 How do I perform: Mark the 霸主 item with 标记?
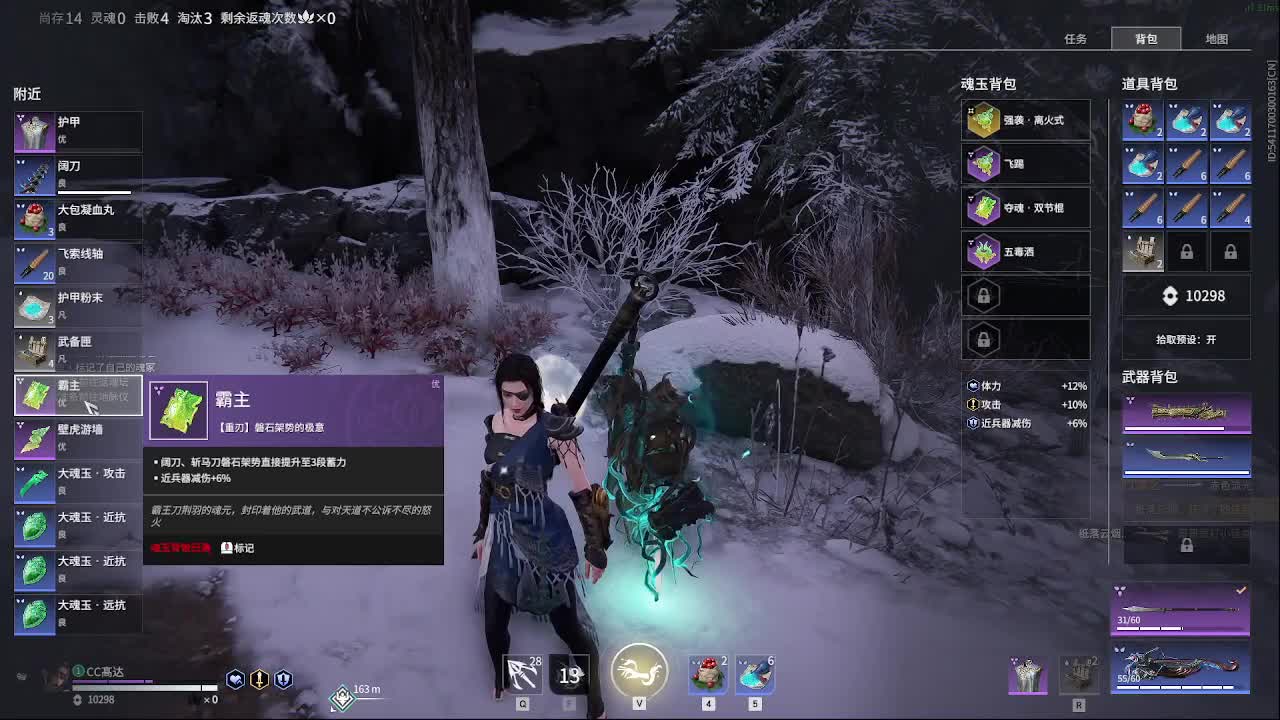tap(237, 548)
